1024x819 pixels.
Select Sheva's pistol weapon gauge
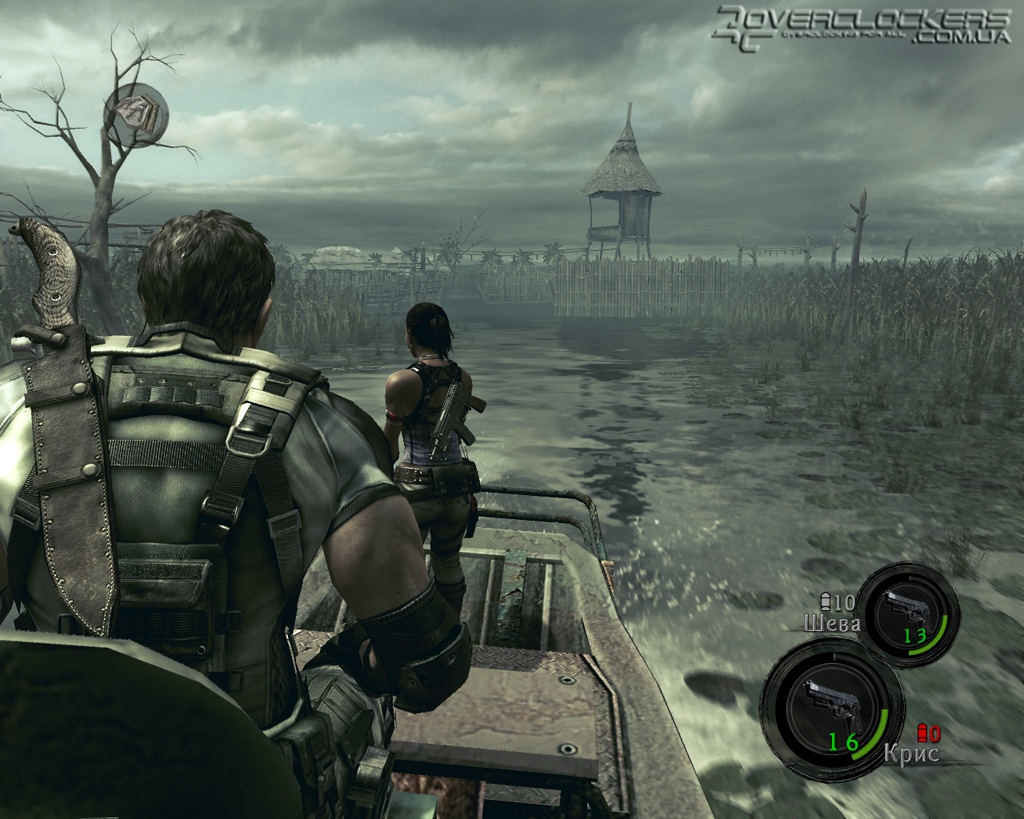click(907, 614)
